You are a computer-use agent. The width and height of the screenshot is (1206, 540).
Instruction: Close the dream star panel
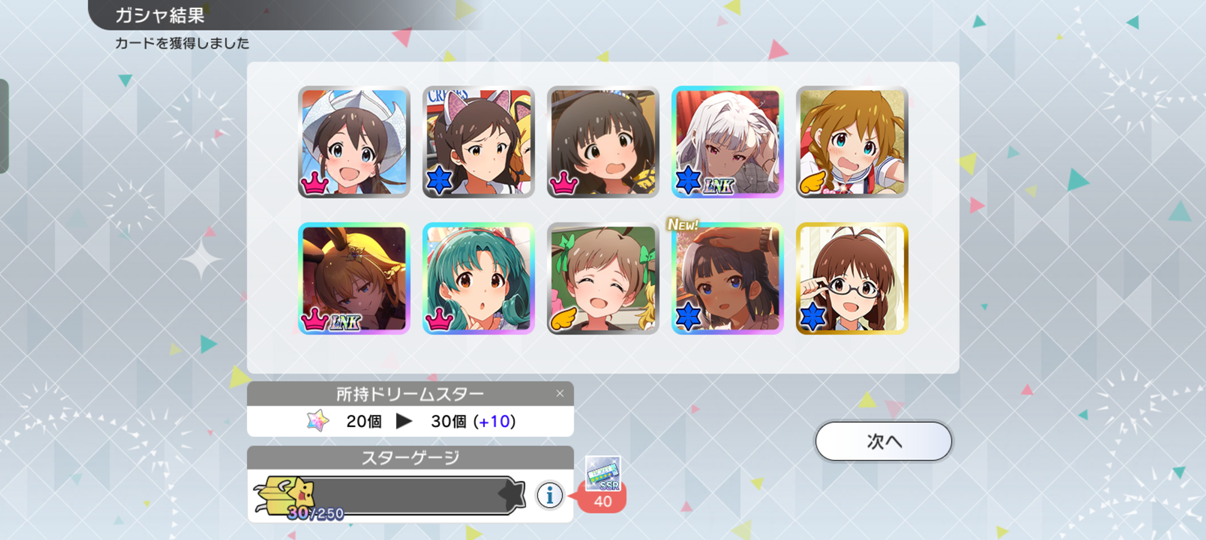point(560,393)
